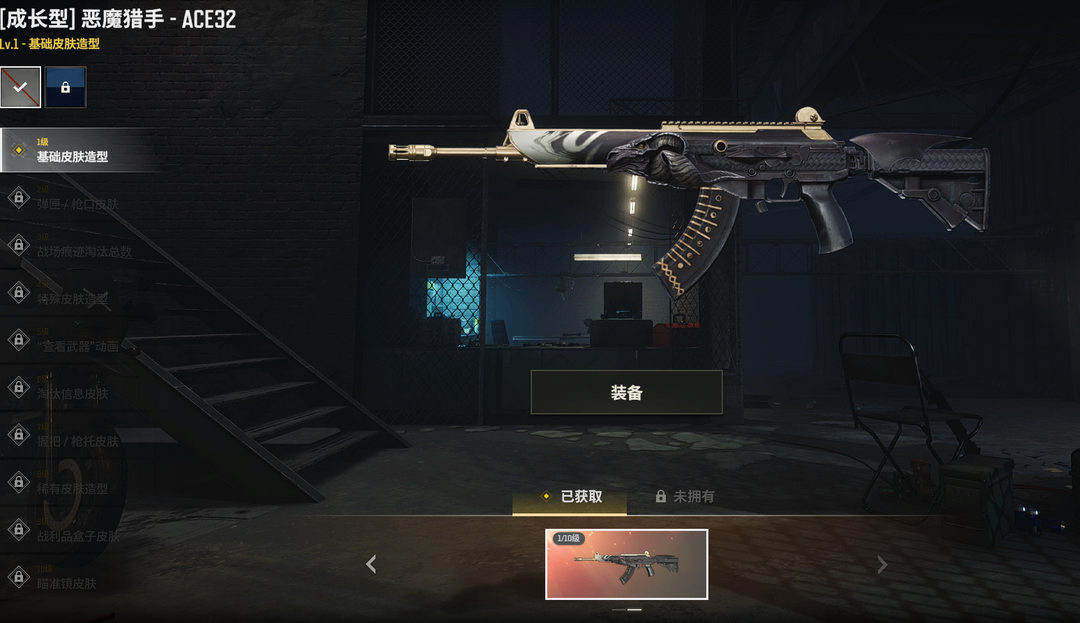Switch to the 已获取 tab

(x=570, y=496)
